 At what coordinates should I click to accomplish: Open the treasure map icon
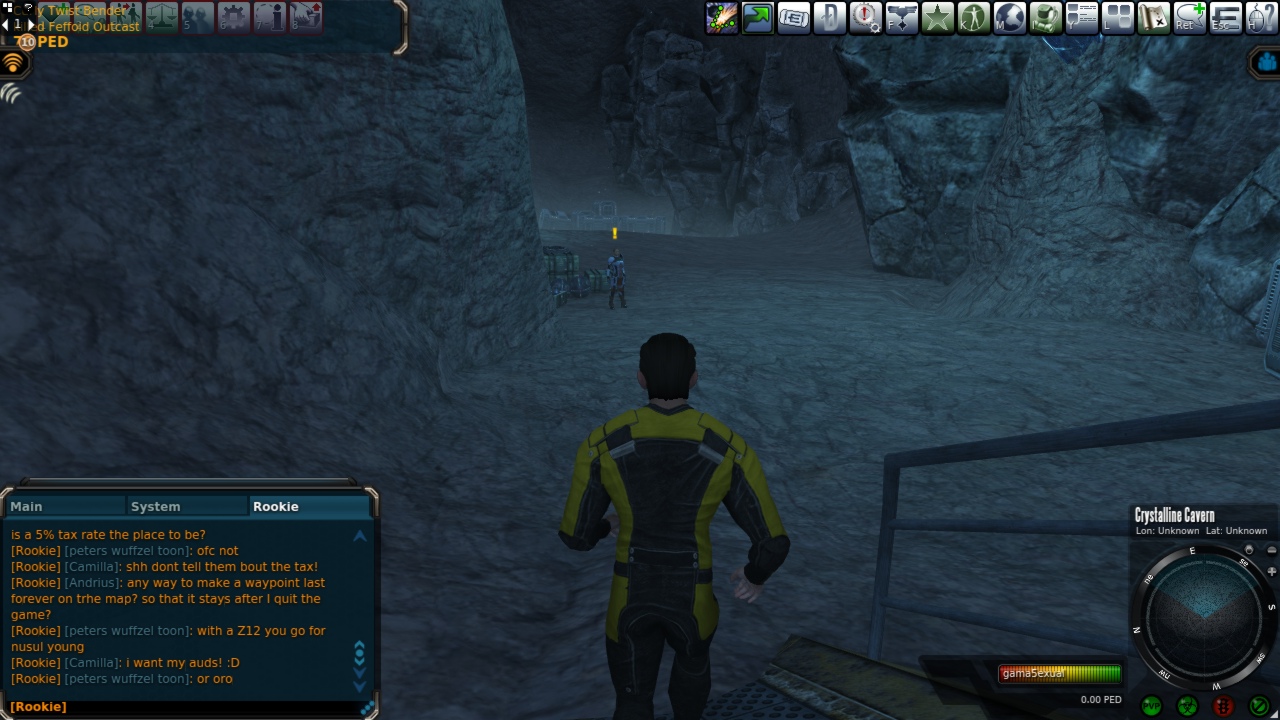pos(1153,18)
